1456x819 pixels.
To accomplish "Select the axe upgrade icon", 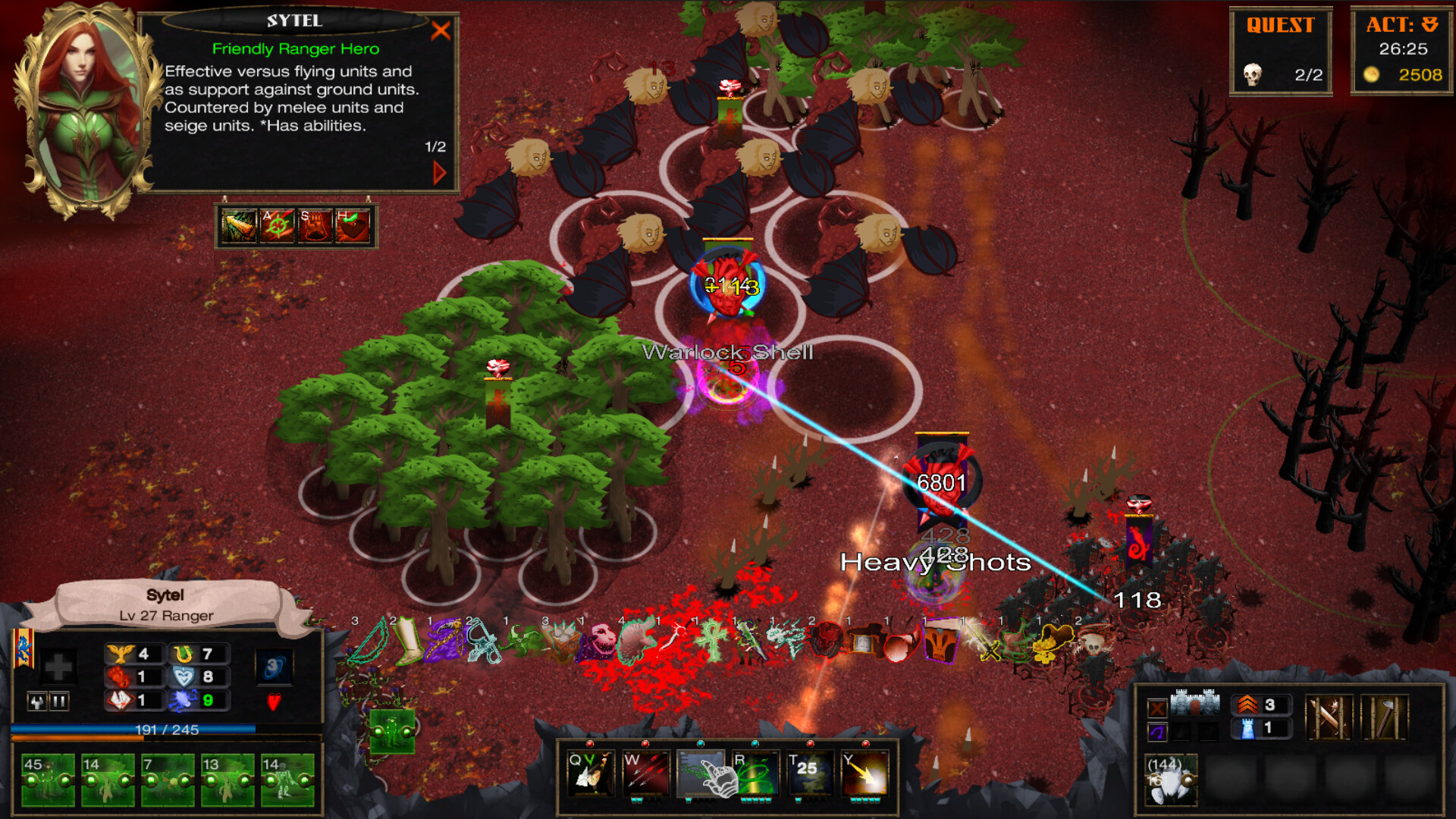I will 1385,718.
